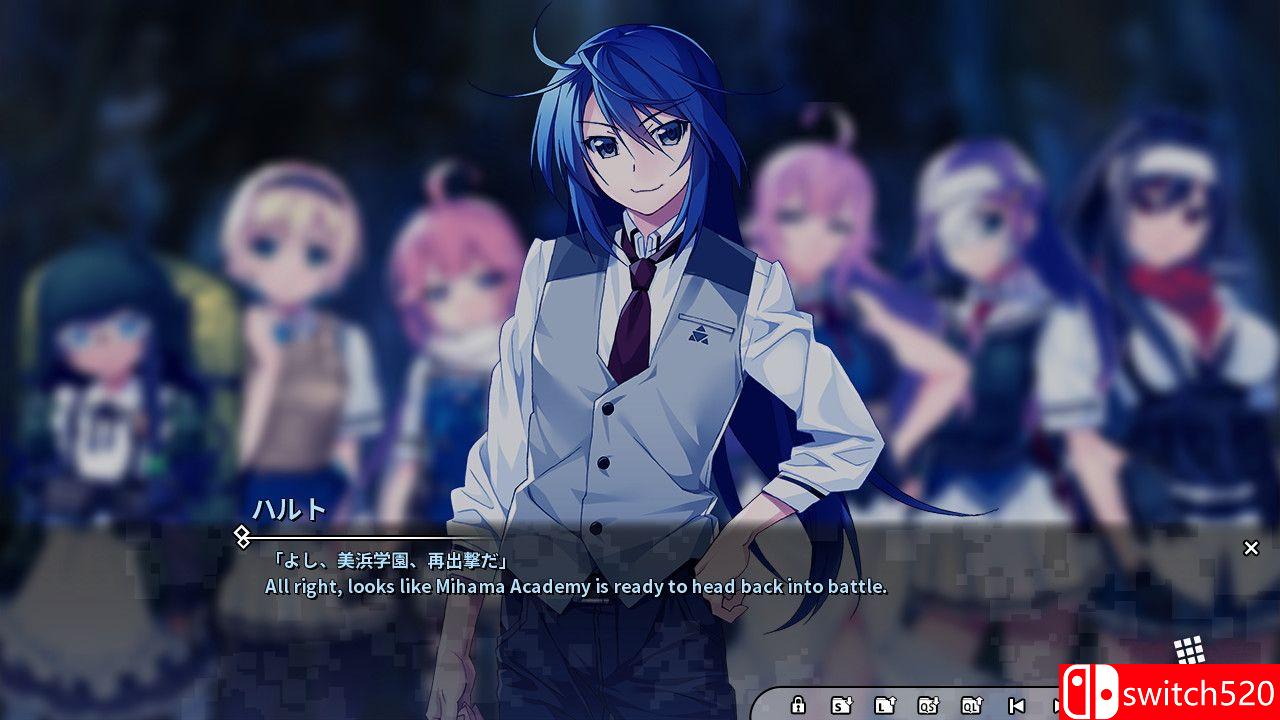This screenshot has width=1280, height=720.
Task: Click the skip-back icon on the toolbar
Action: pos(1017,706)
